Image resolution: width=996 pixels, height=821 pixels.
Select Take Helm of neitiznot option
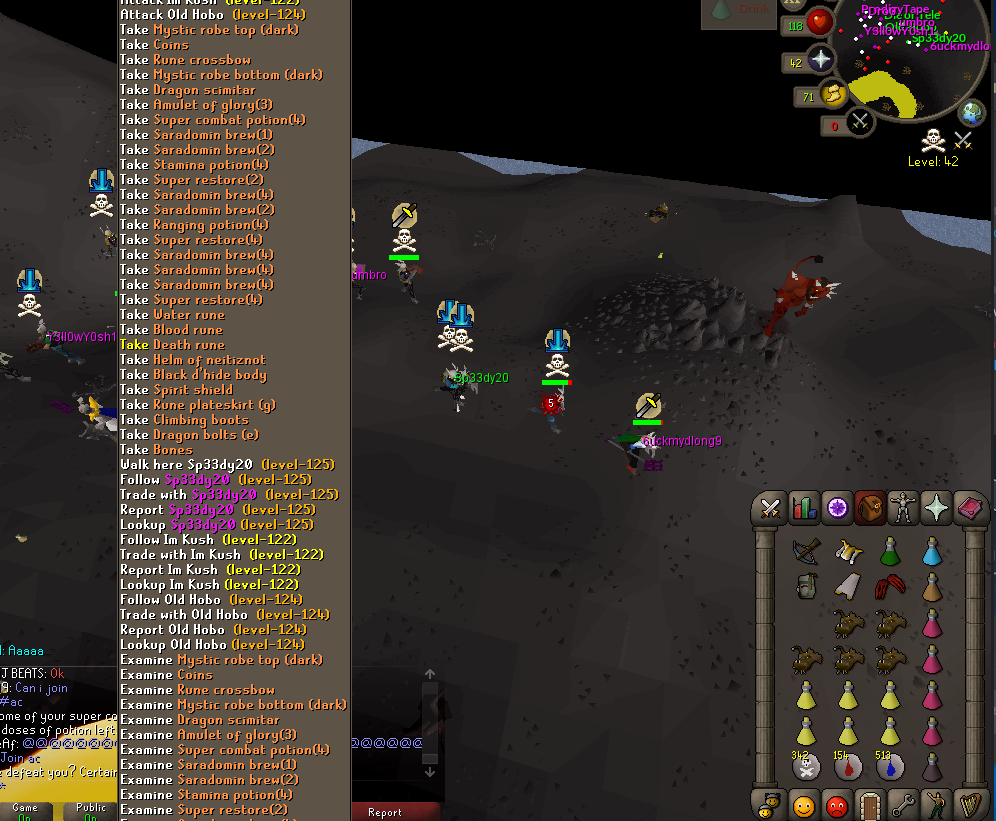(193, 360)
